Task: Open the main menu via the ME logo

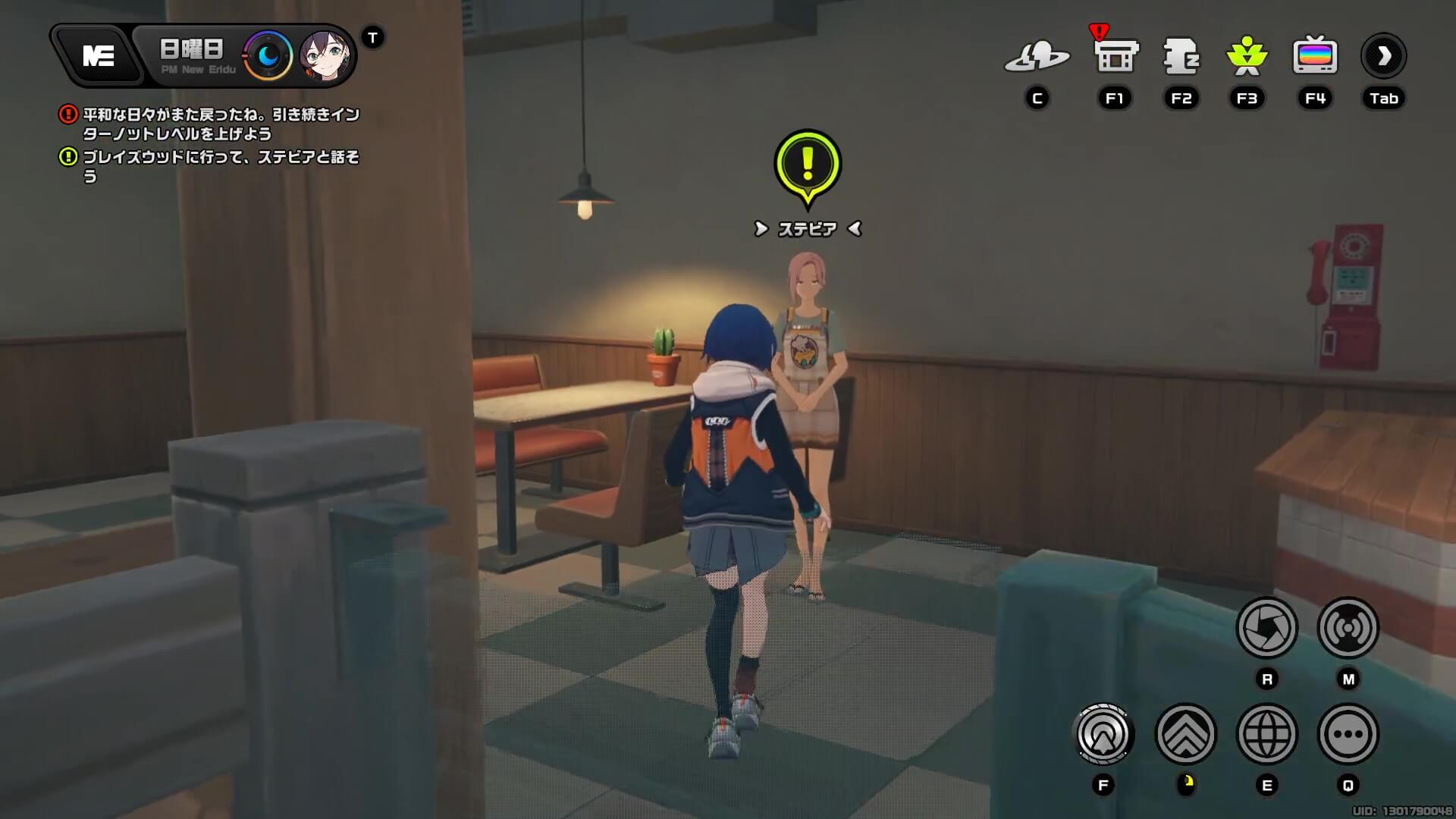Action: click(x=99, y=55)
